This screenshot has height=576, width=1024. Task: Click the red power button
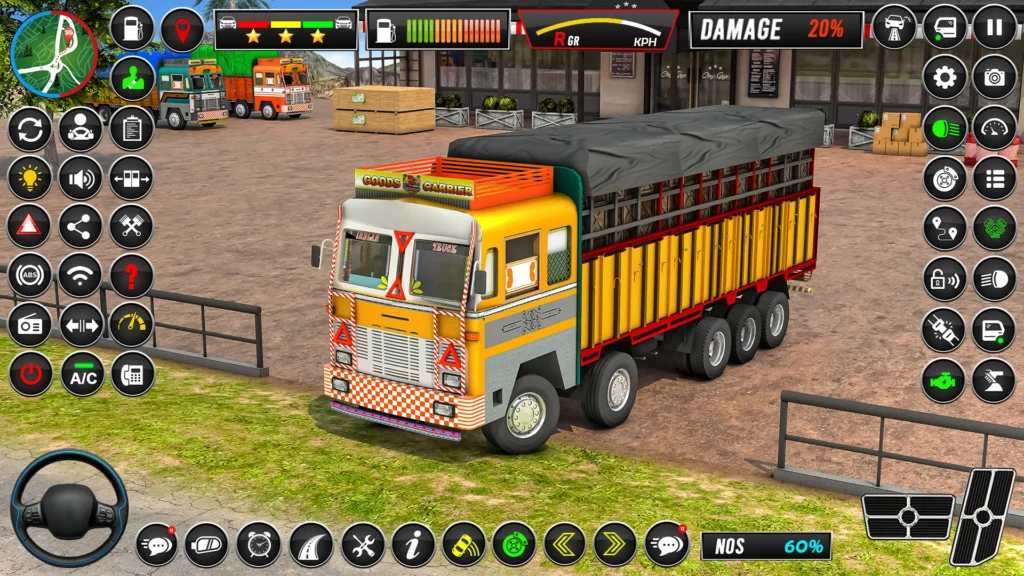(30, 374)
